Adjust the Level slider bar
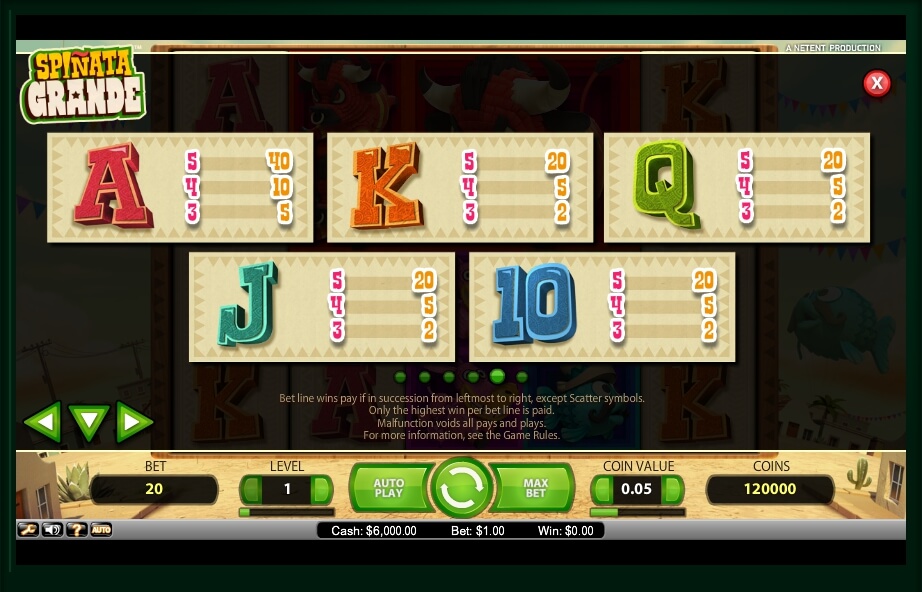 [286, 512]
